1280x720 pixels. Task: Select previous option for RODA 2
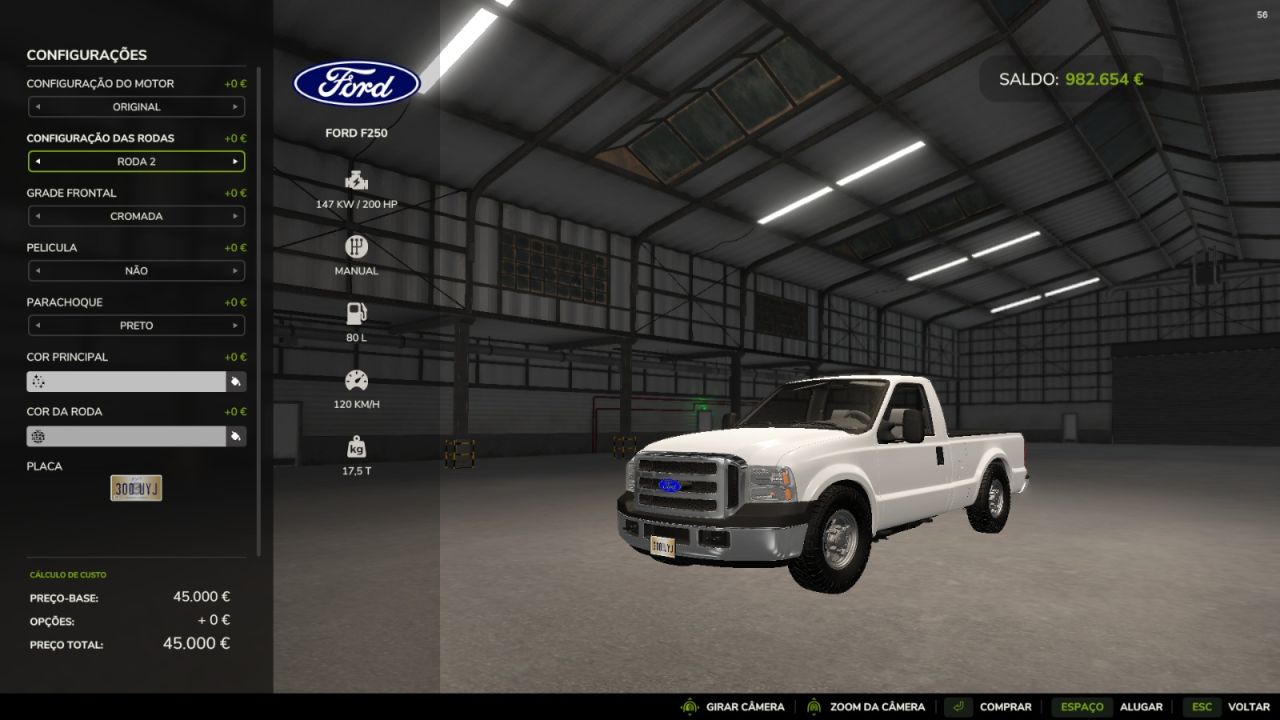tap(38, 161)
